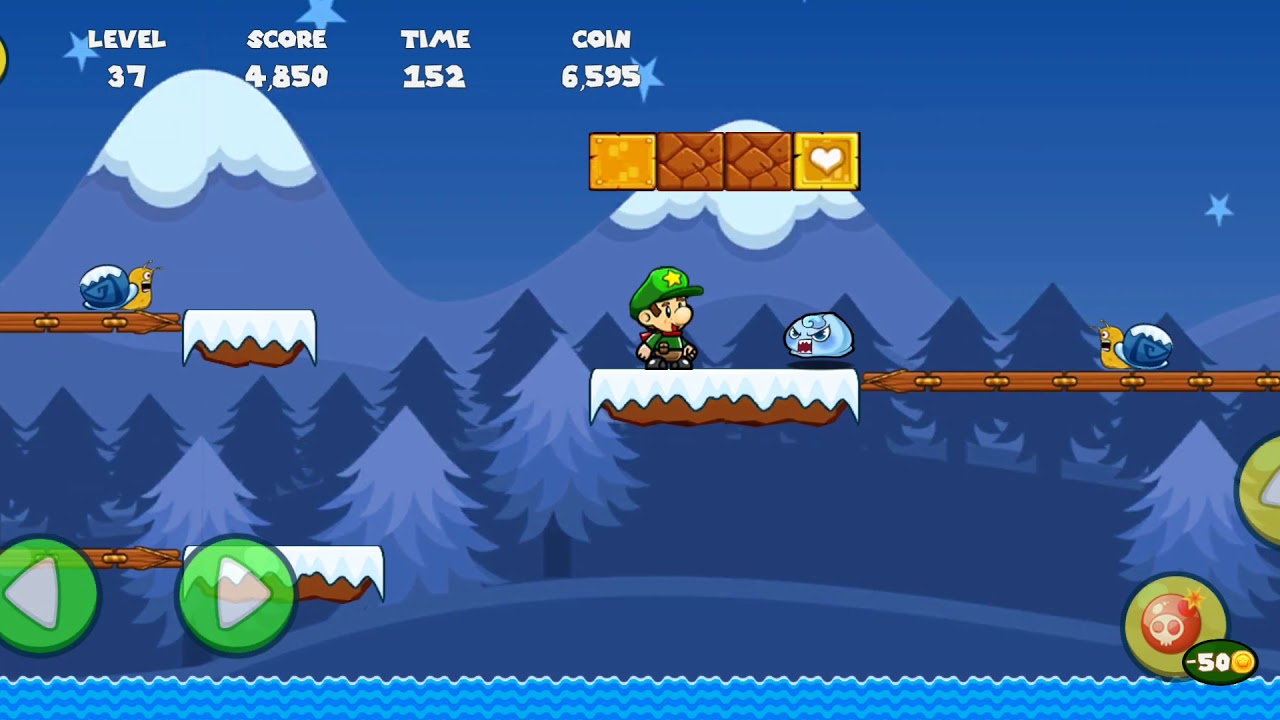Tap the right arrow move button
This screenshot has height=720, width=1280.
click(x=236, y=595)
